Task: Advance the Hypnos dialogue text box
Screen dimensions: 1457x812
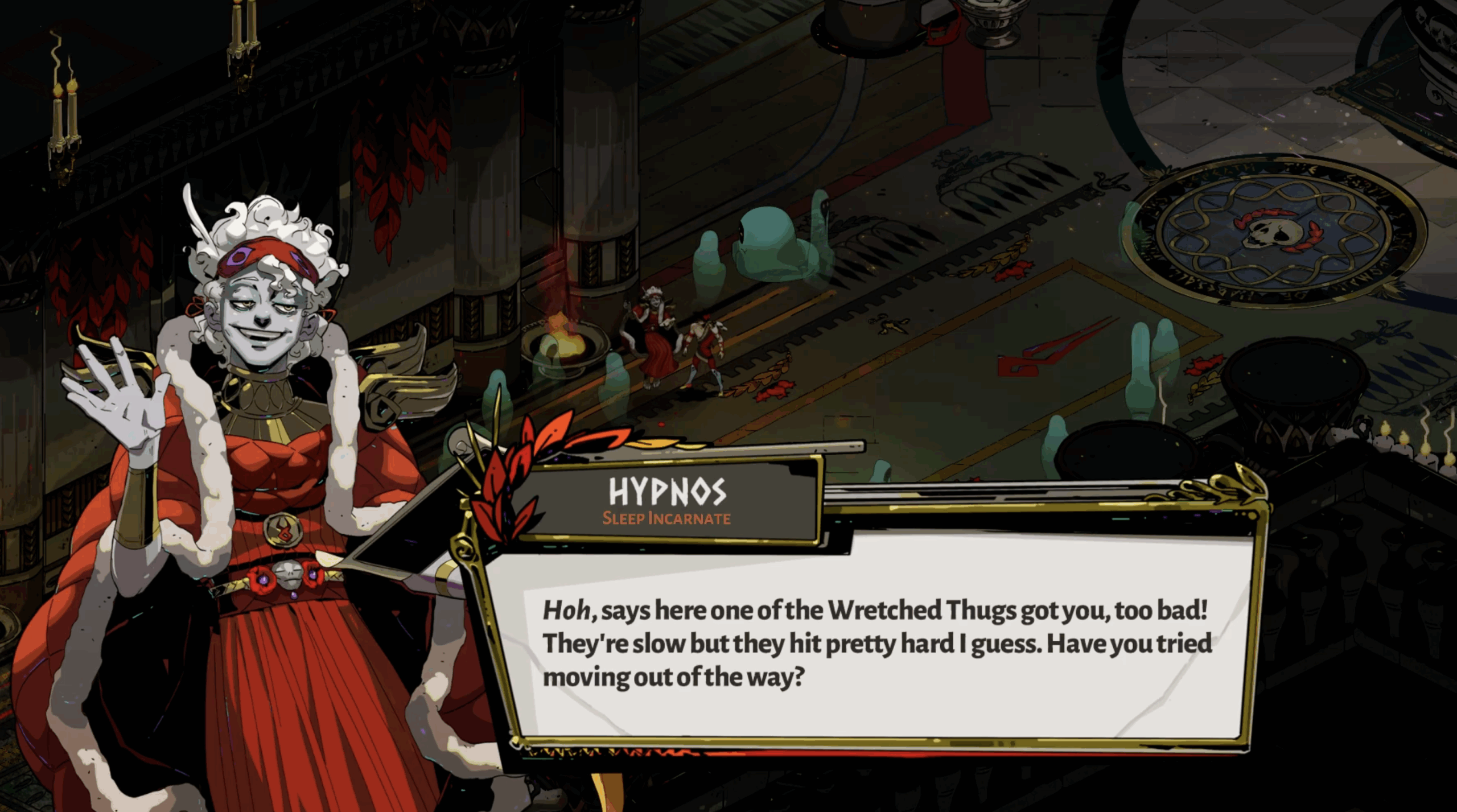Action: 876,643
